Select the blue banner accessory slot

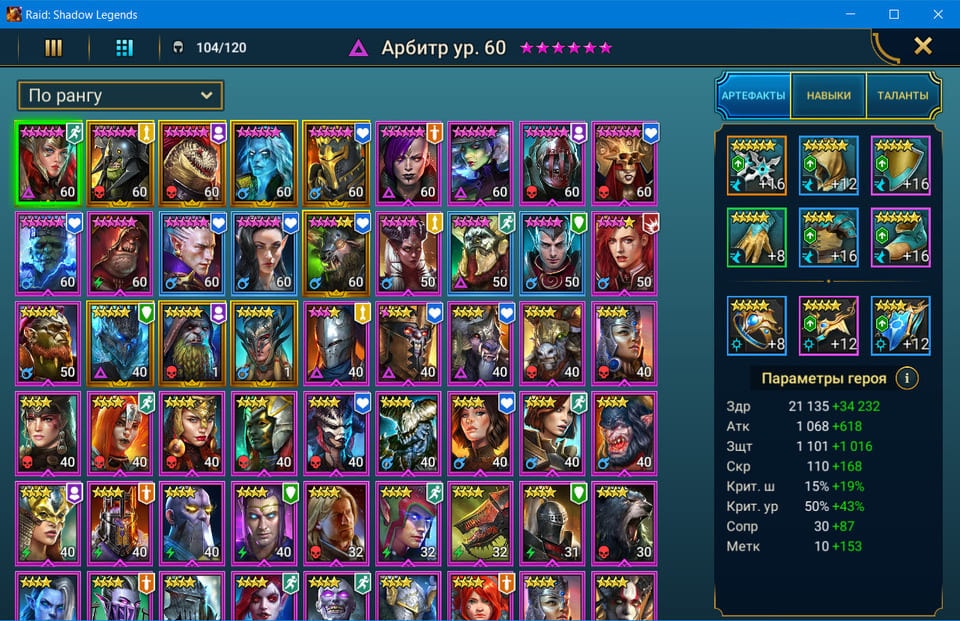900,326
